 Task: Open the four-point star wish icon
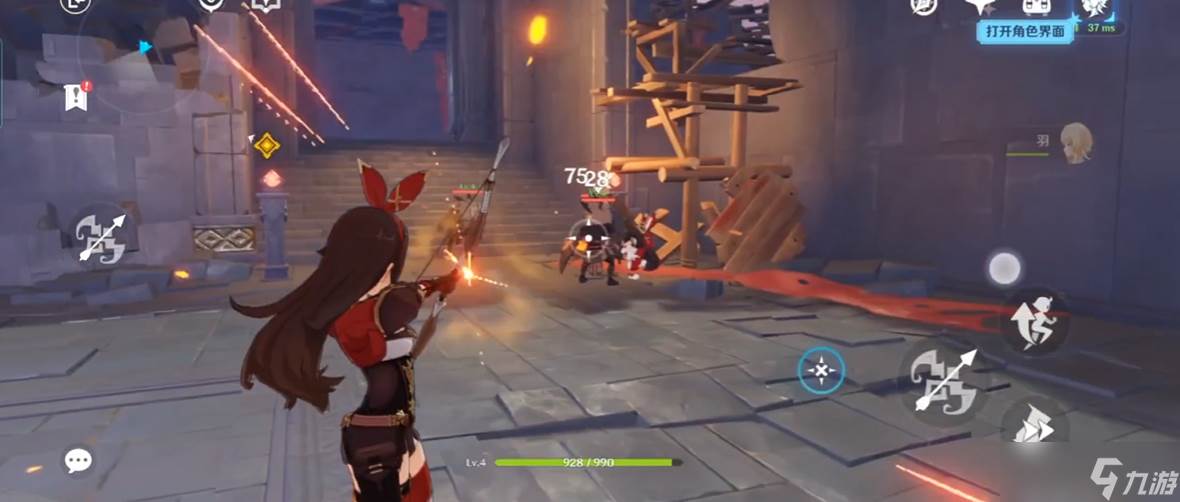pyautogui.click(x=978, y=6)
